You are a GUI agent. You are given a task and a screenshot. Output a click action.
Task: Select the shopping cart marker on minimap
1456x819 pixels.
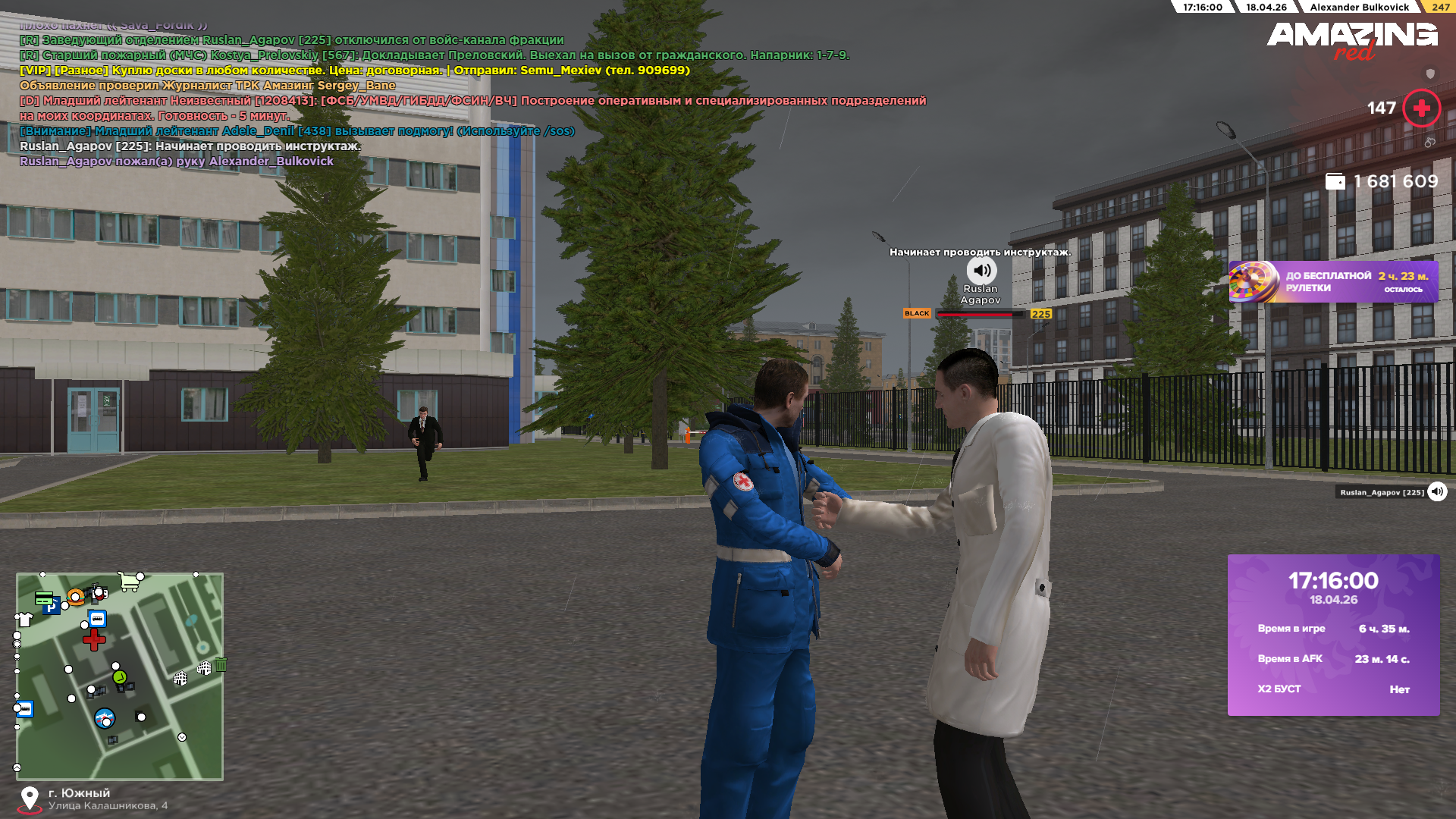pyautogui.click(x=130, y=582)
